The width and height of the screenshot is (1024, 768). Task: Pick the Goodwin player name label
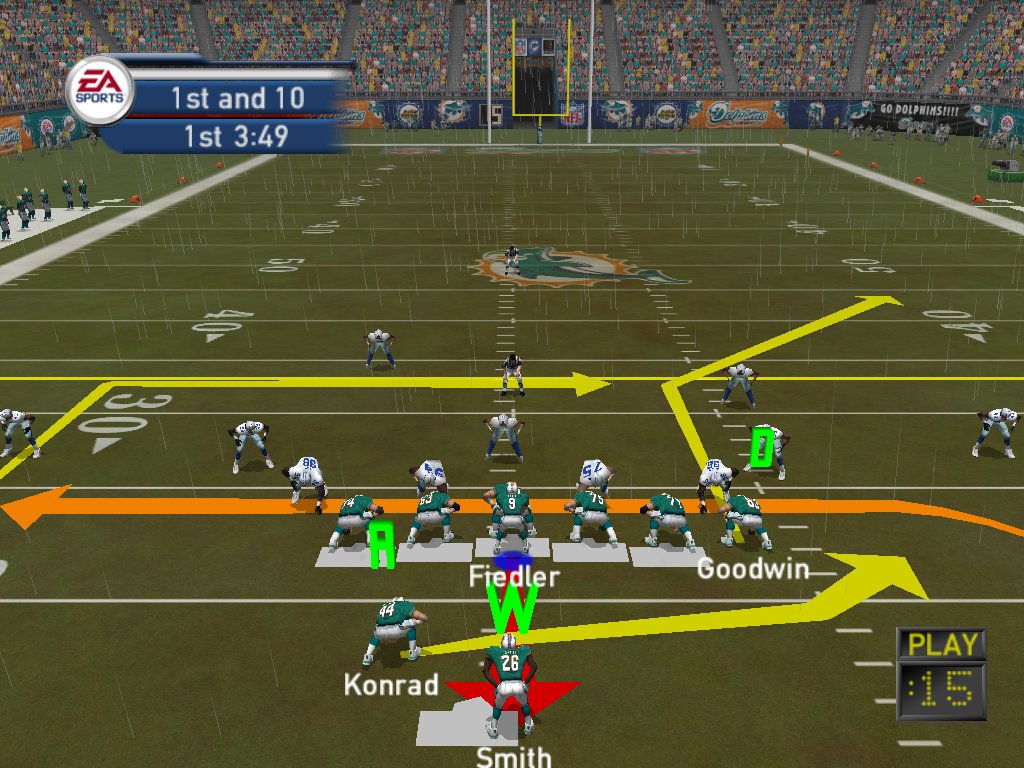point(752,570)
